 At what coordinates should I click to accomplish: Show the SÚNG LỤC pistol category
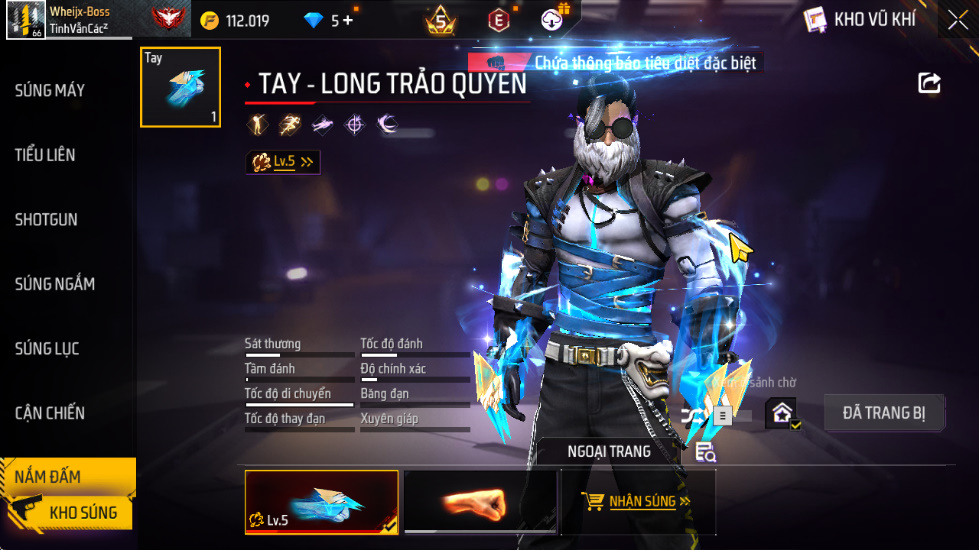[47, 349]
